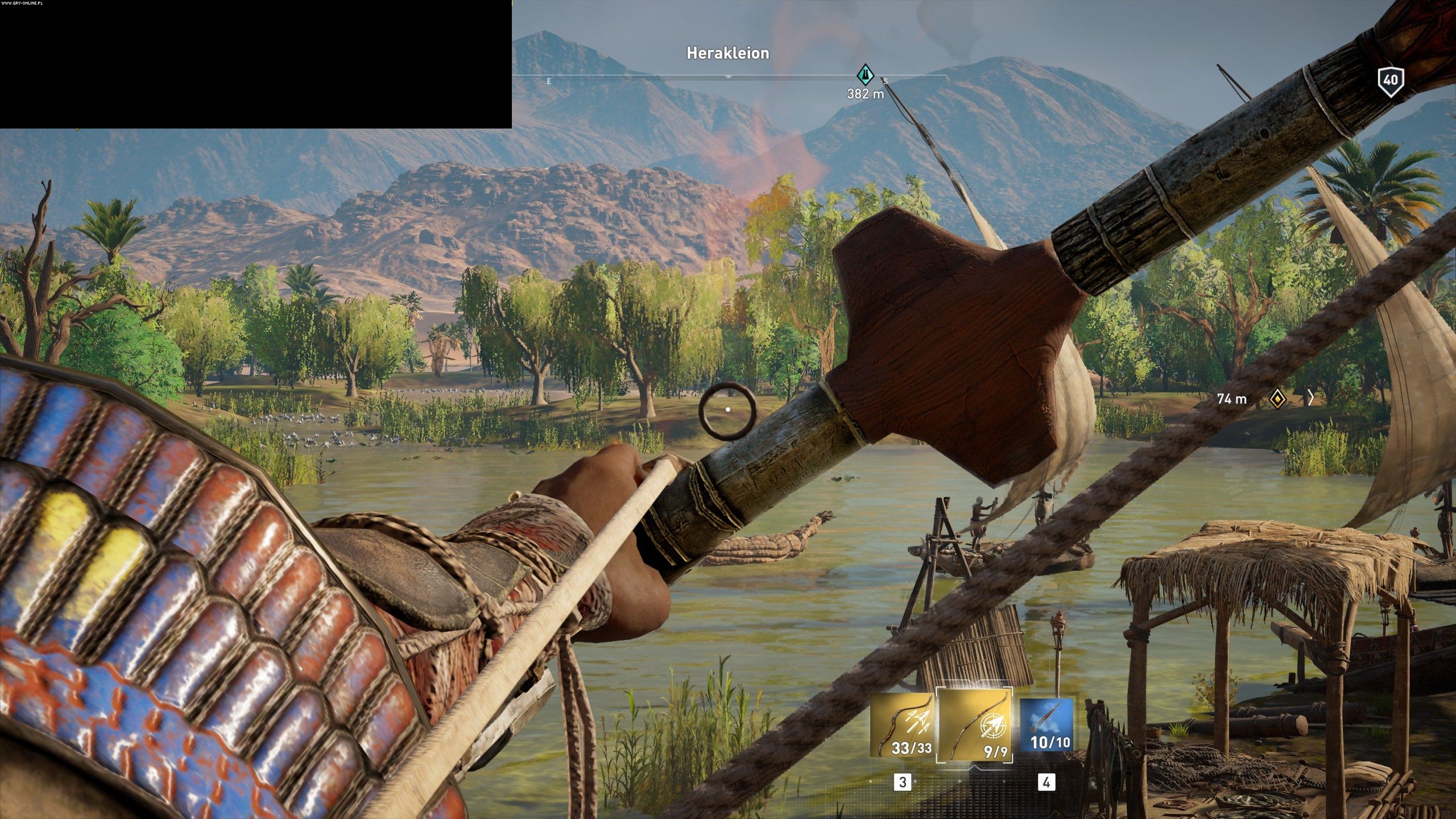The image size is (1456, 819).
Task: Select the gold diamond objective marker
Action: (x=1277, y=399)
